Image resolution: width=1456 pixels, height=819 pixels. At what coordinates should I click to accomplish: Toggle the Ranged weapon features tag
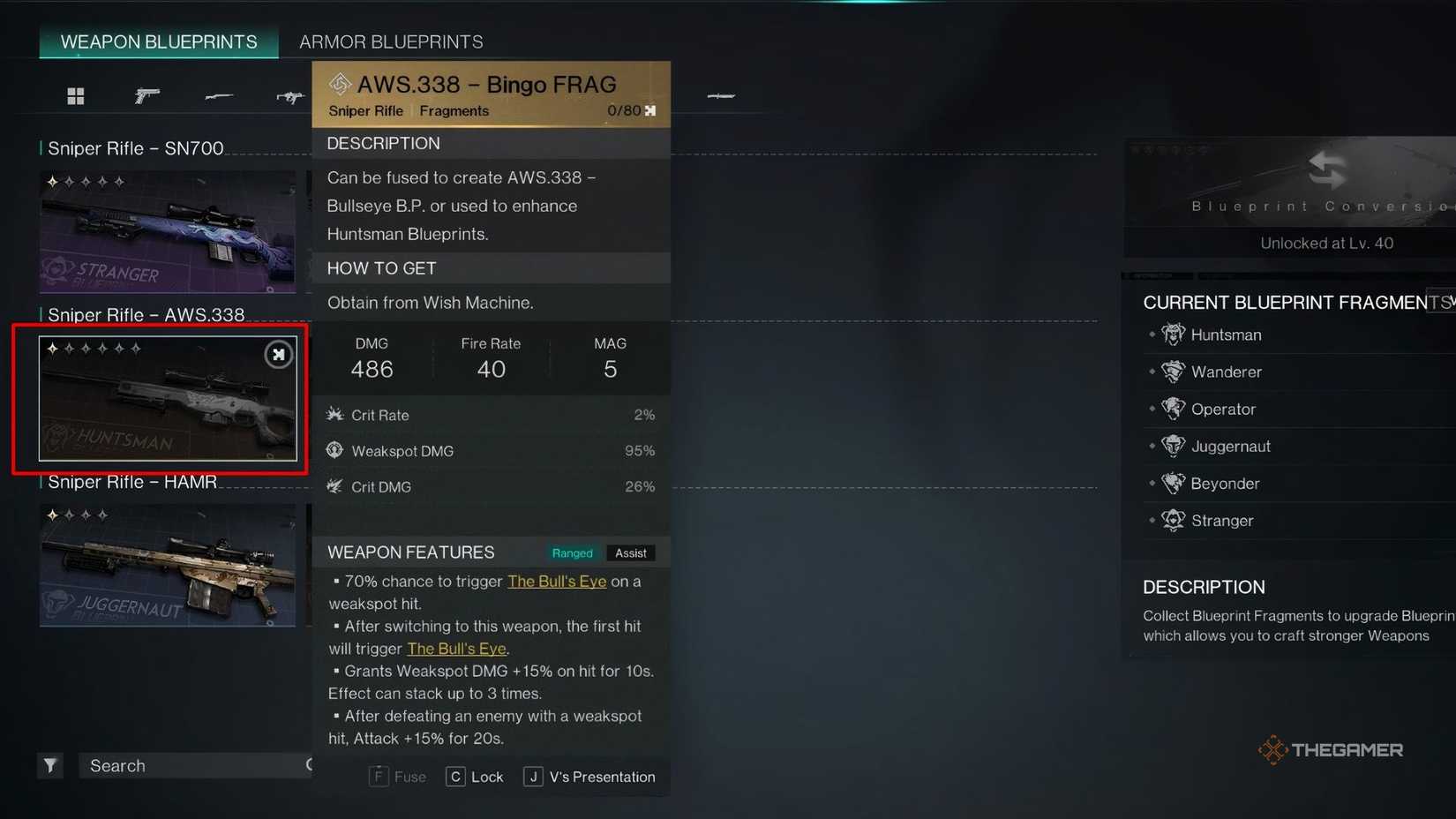[x=572, y=552]
